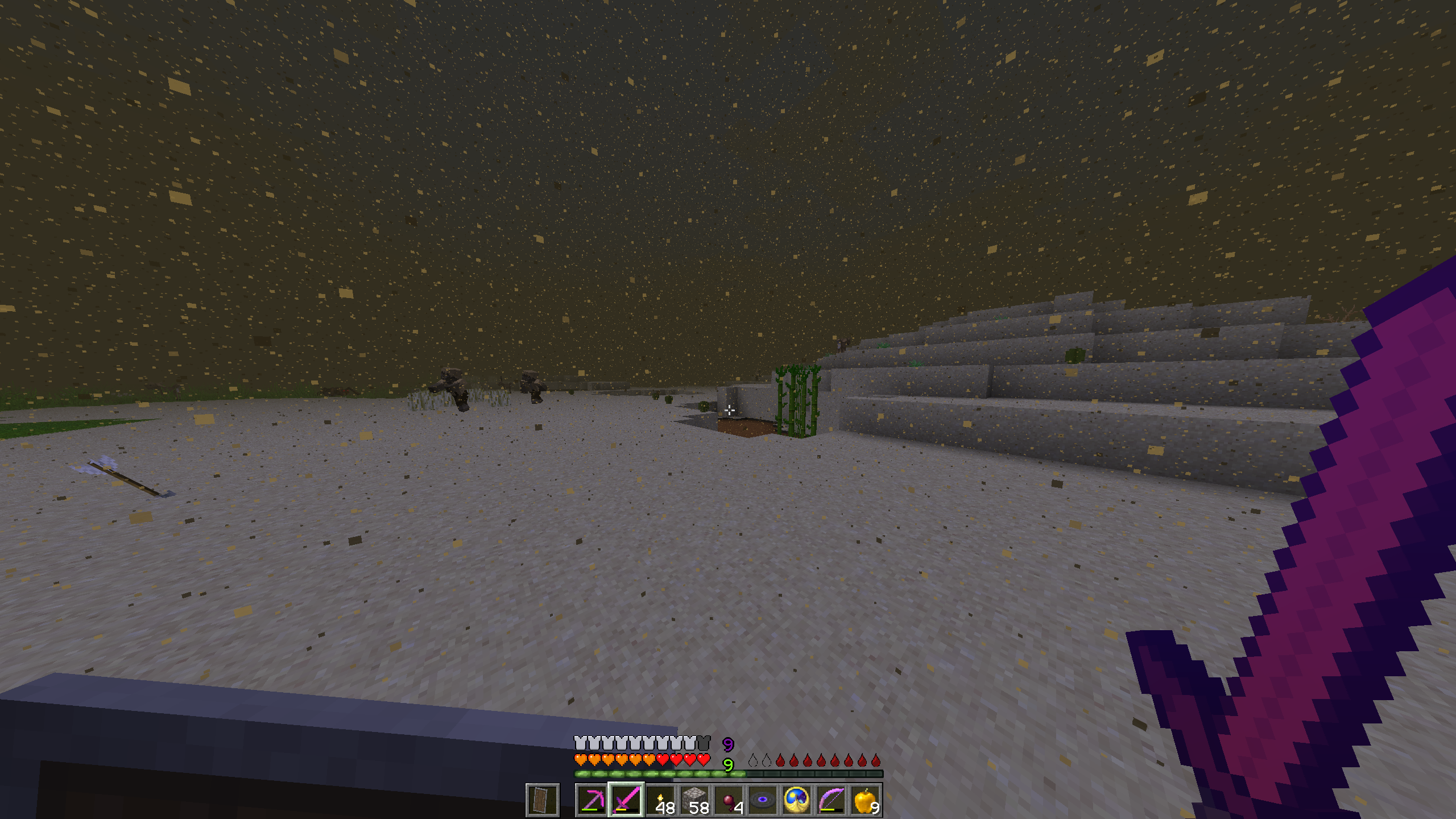Select the torch stack of 48
The height and width of the screenshot is (819, 1456).
coord(660,800)
